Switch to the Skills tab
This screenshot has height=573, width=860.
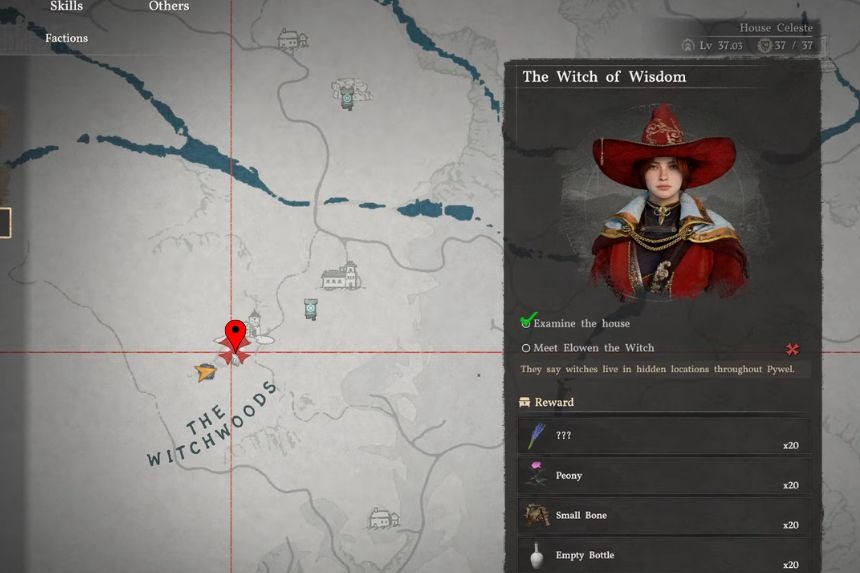(66, 7)
